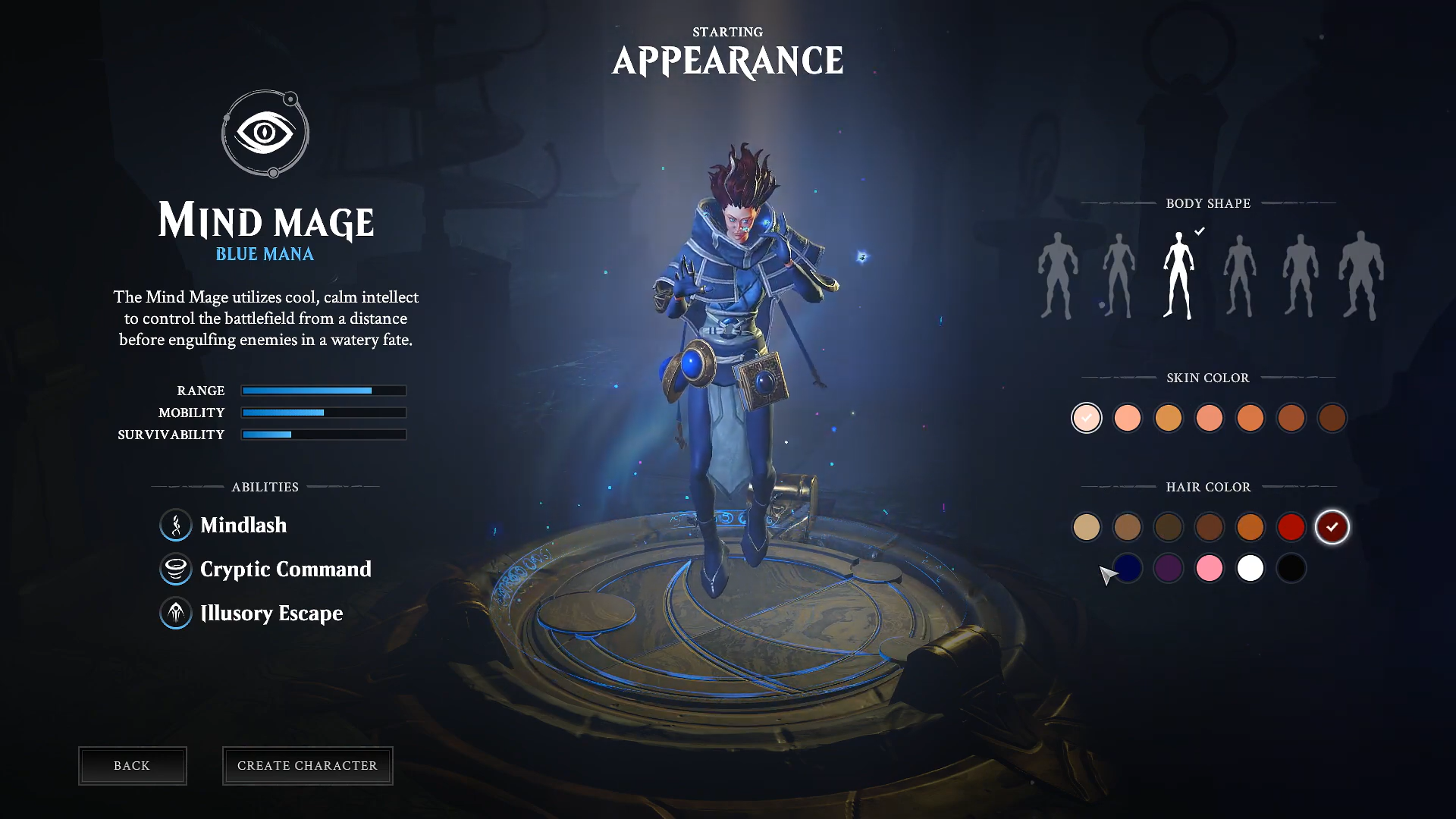This screenshot has height=819, width=1456.
Task: Choose the white hair color swatch
Action: 1250,568
